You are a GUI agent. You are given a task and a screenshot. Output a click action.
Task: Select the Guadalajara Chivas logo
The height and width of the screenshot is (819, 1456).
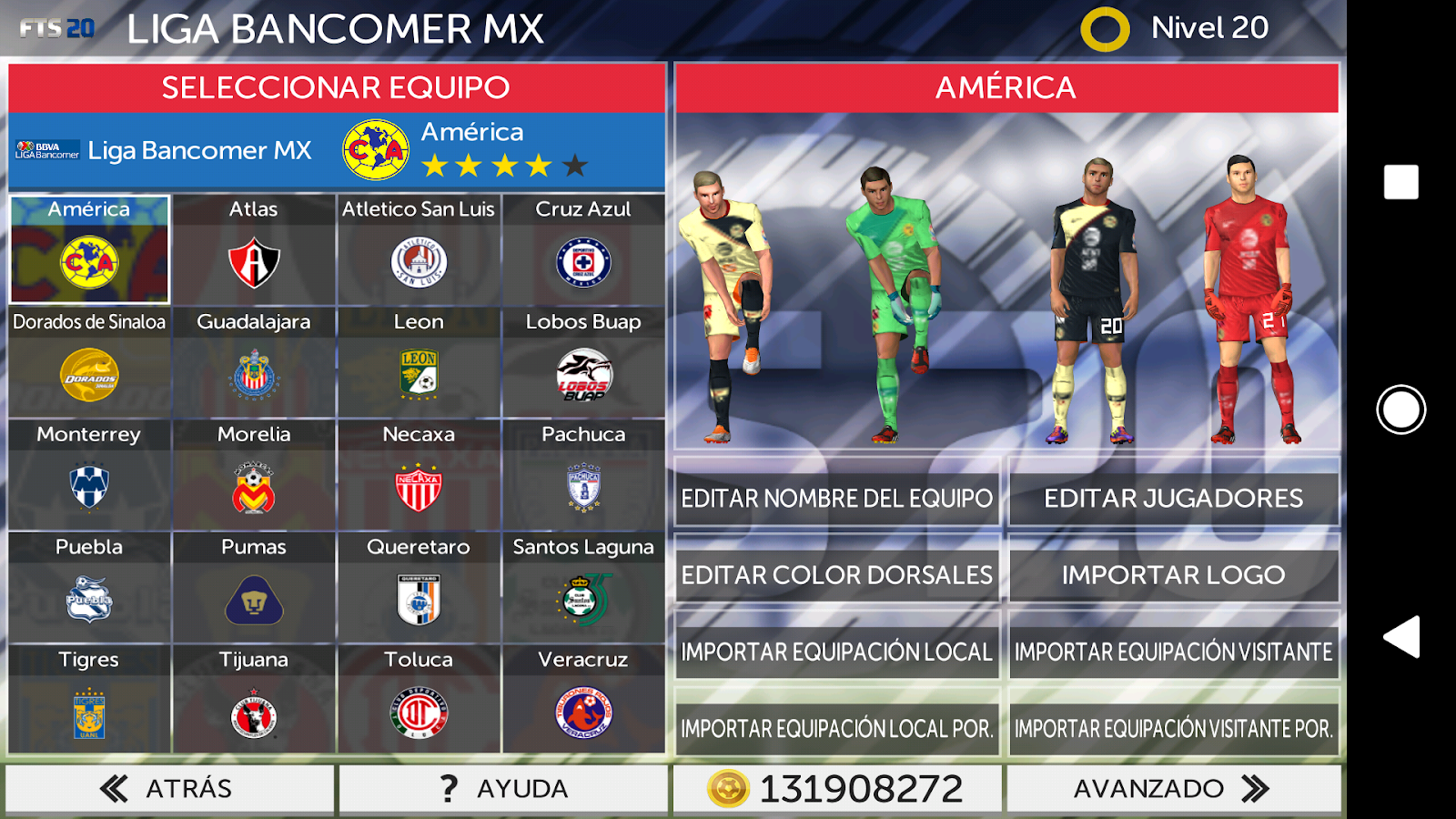click(x=254, y=375)
